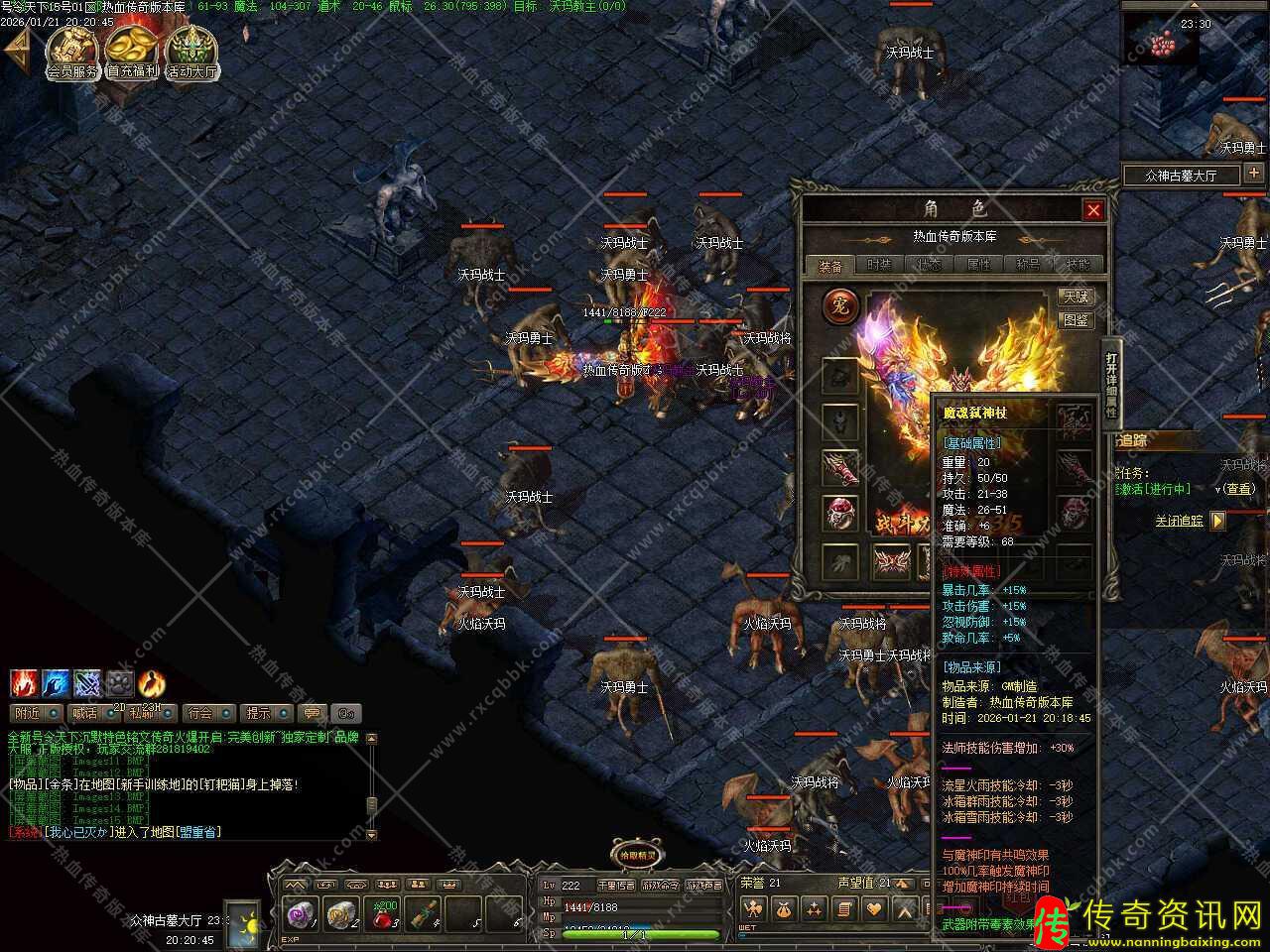This screenshot has width=1270, height=952.
Task: Open the 会员服务 member services icon
Action: pyautogui.click(x=72, y=52)
